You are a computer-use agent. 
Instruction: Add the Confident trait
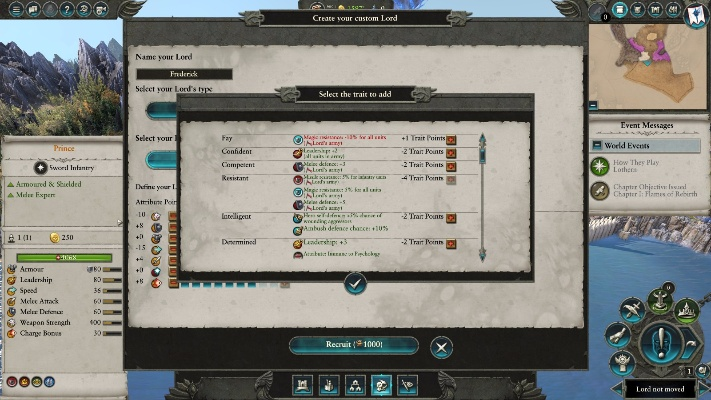click(451, 153)
